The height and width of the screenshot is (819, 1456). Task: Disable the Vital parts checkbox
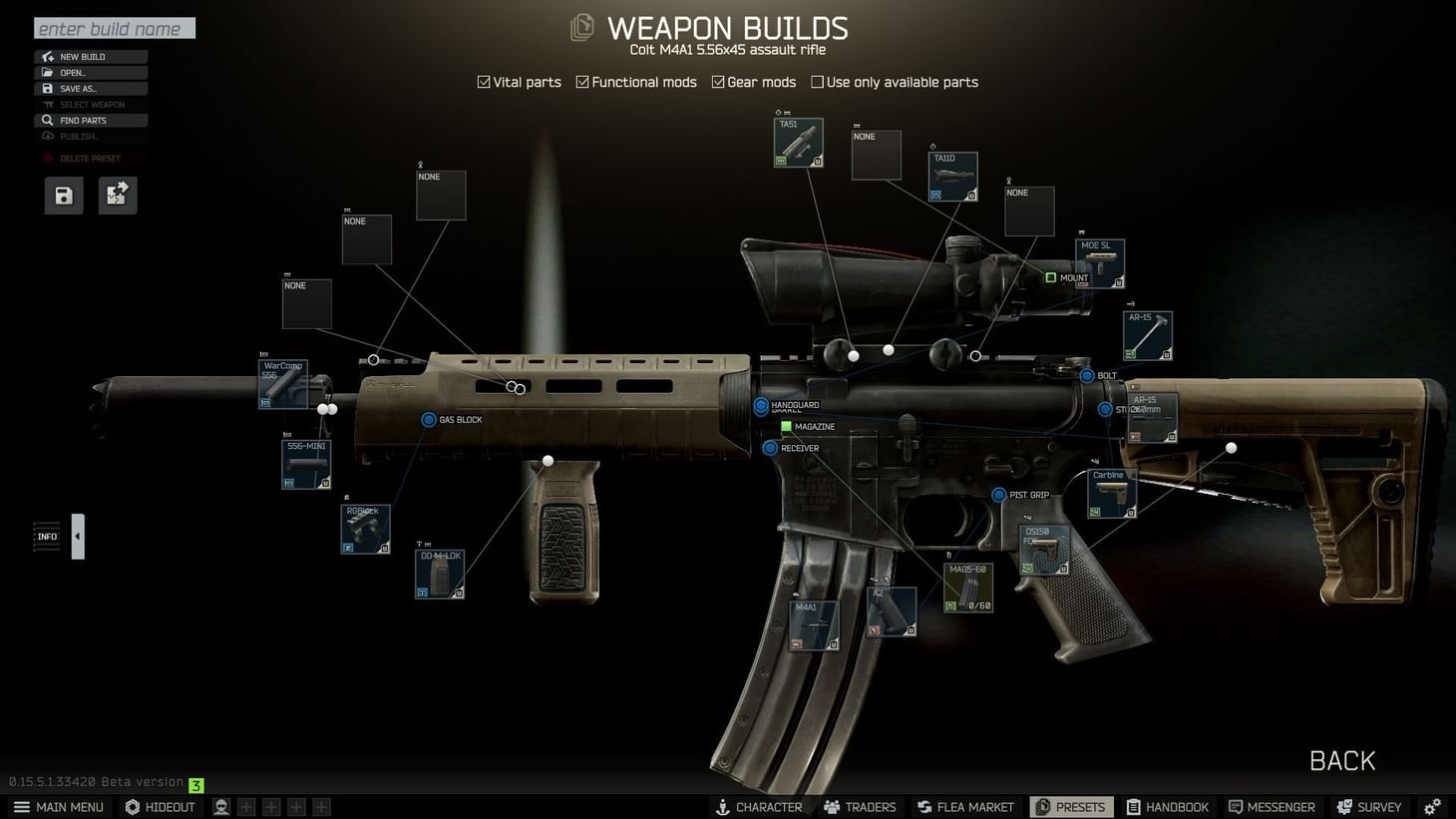coord(483,82)
